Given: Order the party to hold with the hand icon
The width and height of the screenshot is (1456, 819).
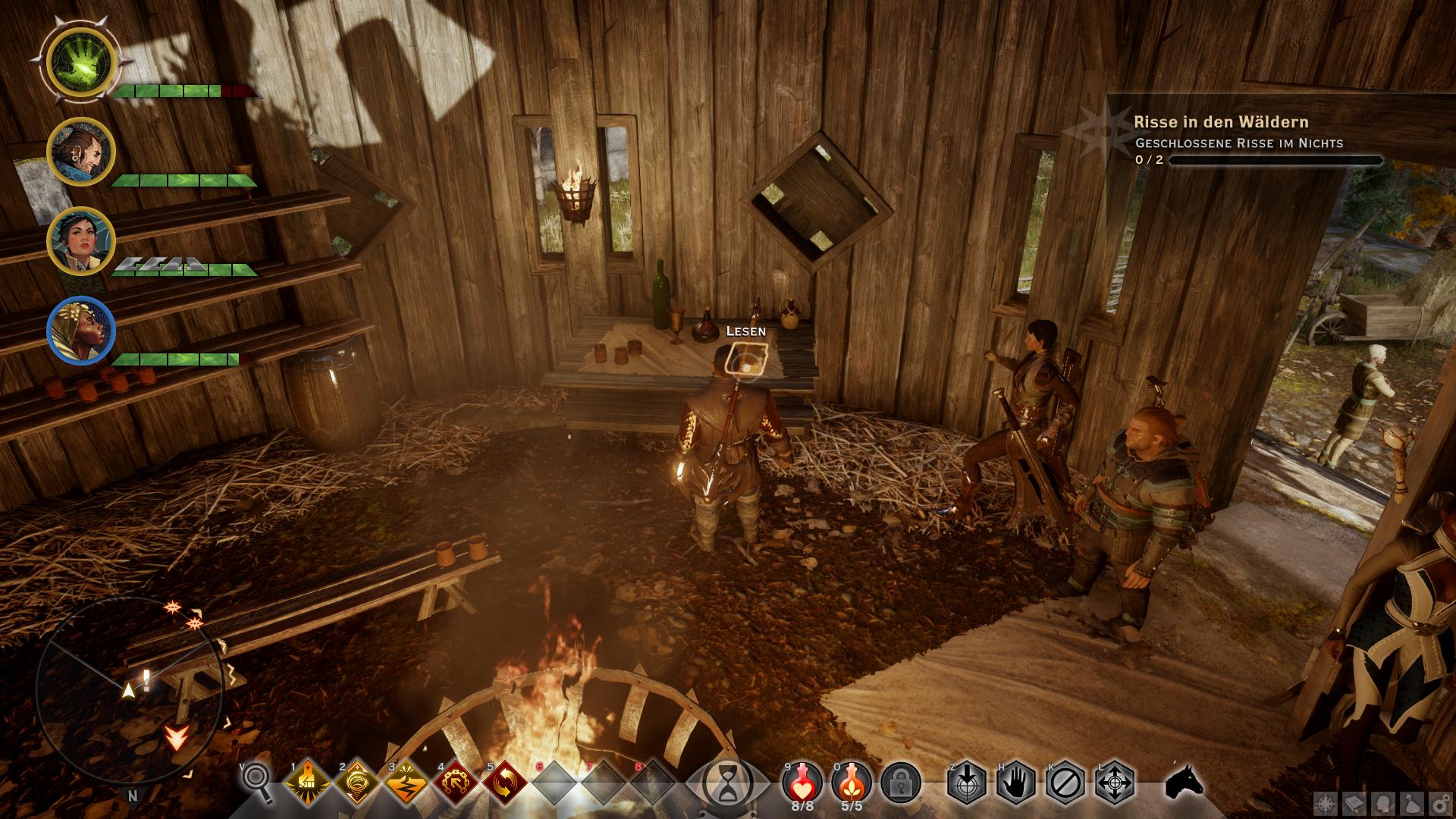Looking at the screenshot, I should pos(1016,783).
